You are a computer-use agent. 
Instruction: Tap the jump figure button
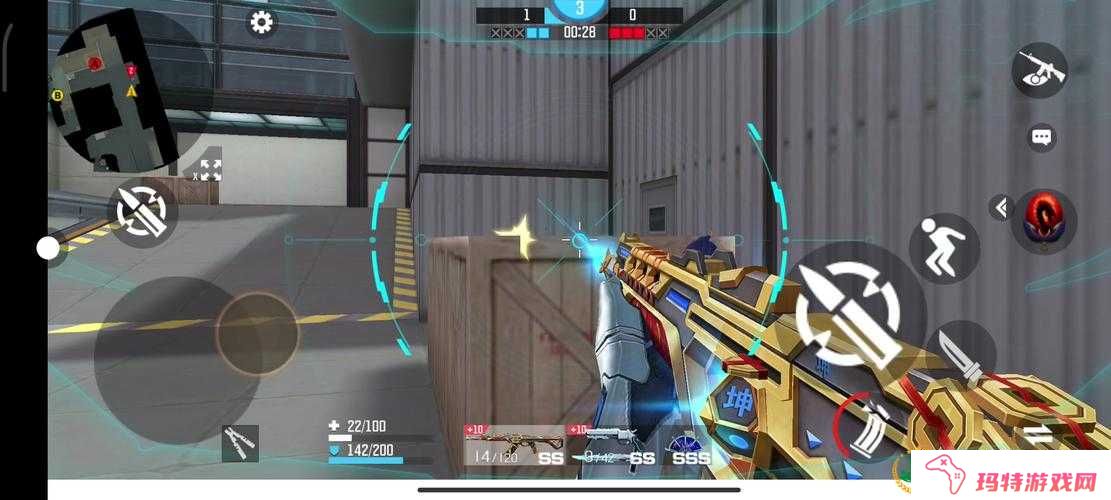coord(943,248)
